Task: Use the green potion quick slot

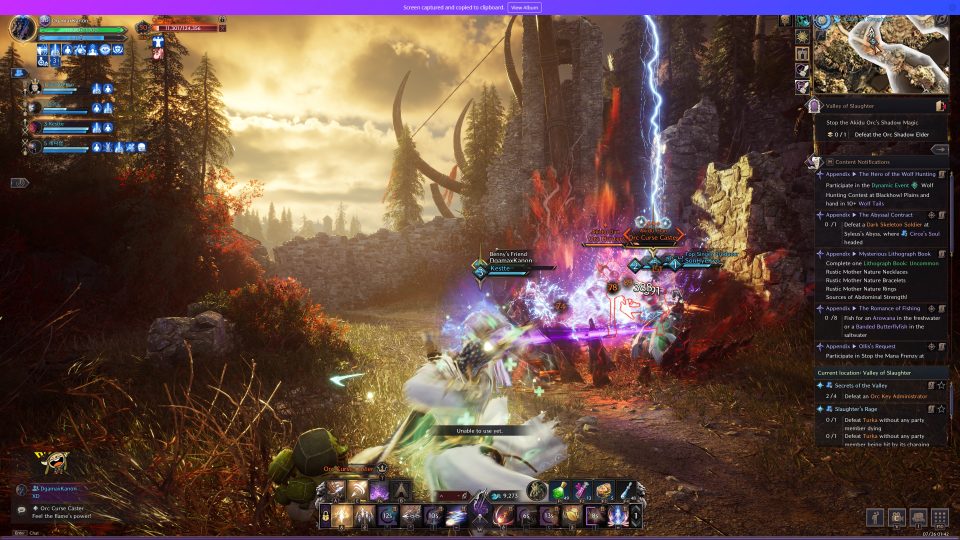Action: (x=560, y=491)
